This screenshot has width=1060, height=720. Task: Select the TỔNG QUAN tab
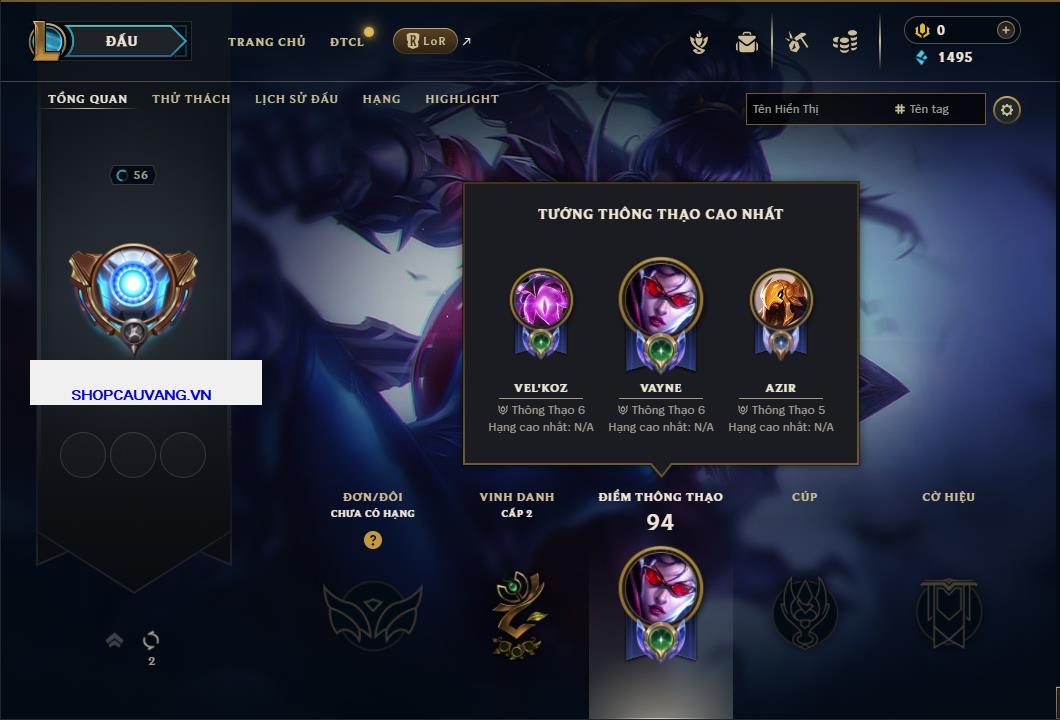click(x=88, y=99)
